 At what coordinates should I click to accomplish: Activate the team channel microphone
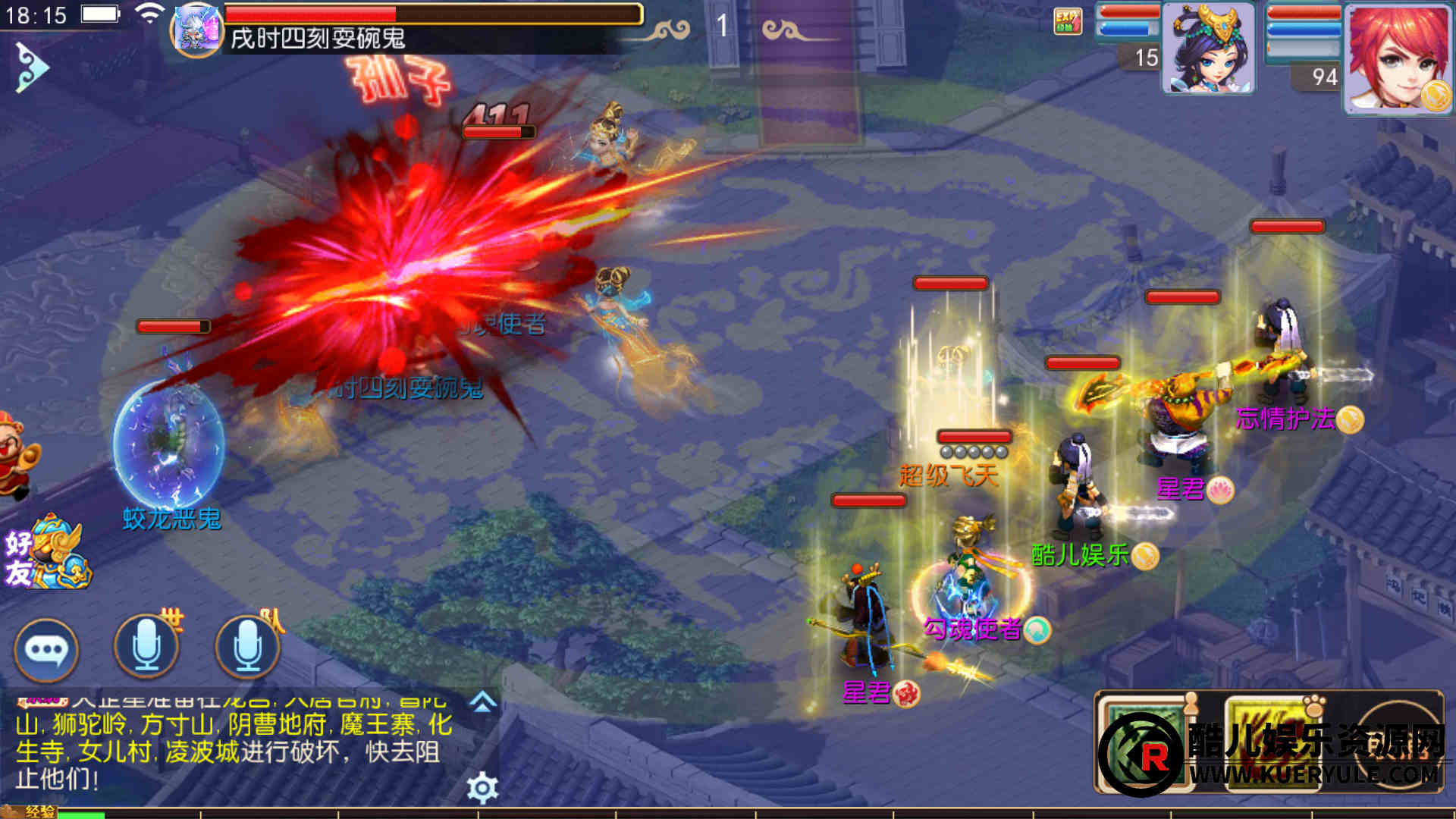pyautogui.click(x=247, y=647)
